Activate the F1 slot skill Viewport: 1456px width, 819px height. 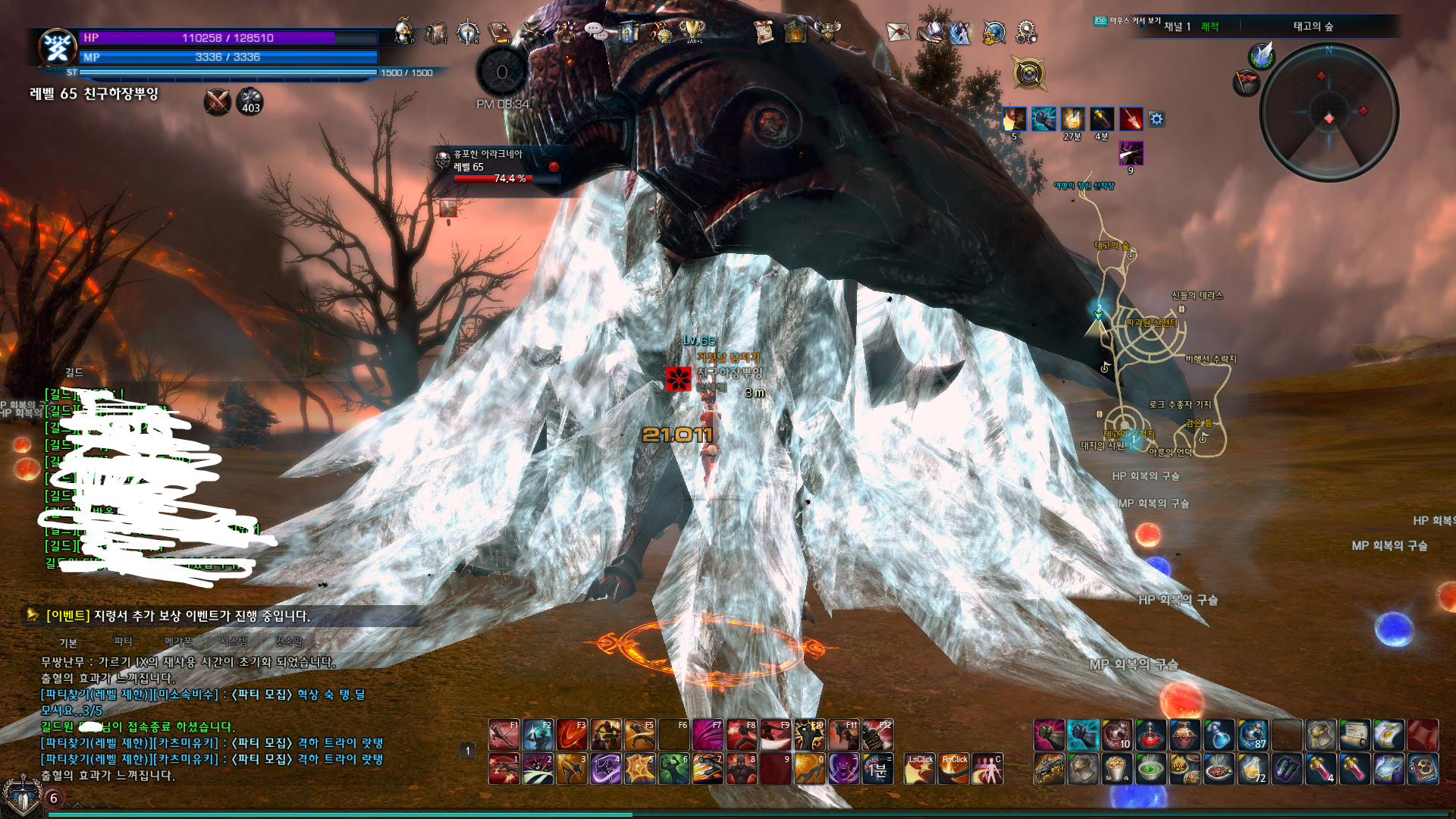tap(504, 735)
